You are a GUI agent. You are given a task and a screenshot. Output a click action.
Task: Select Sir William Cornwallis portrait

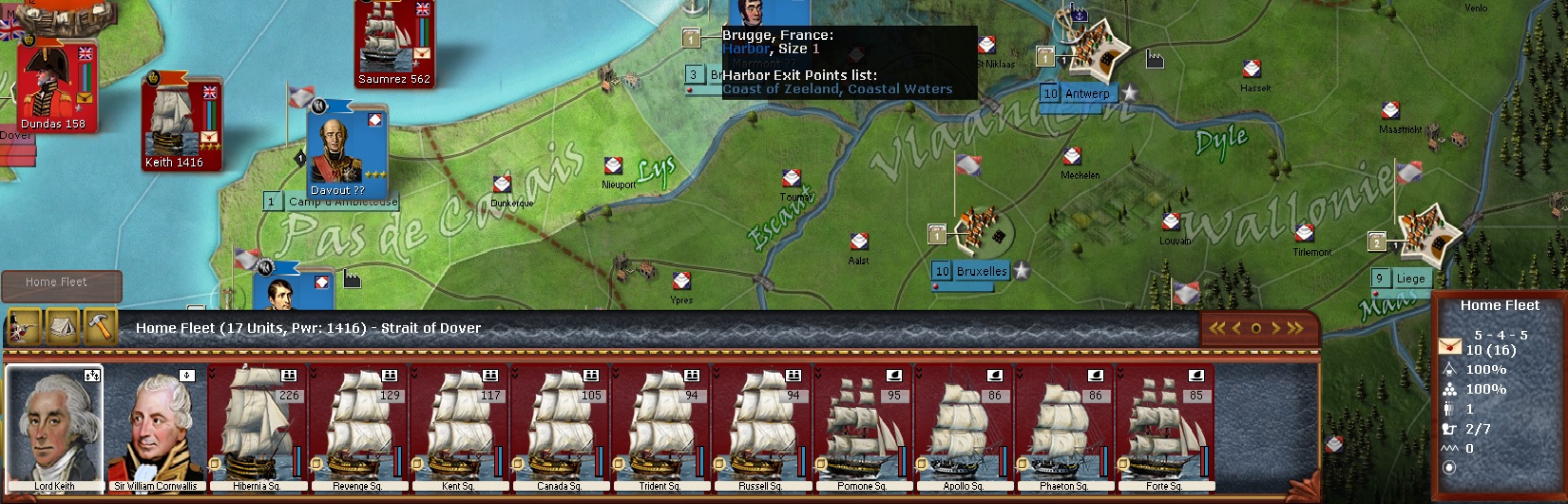(x=155, y=428)
